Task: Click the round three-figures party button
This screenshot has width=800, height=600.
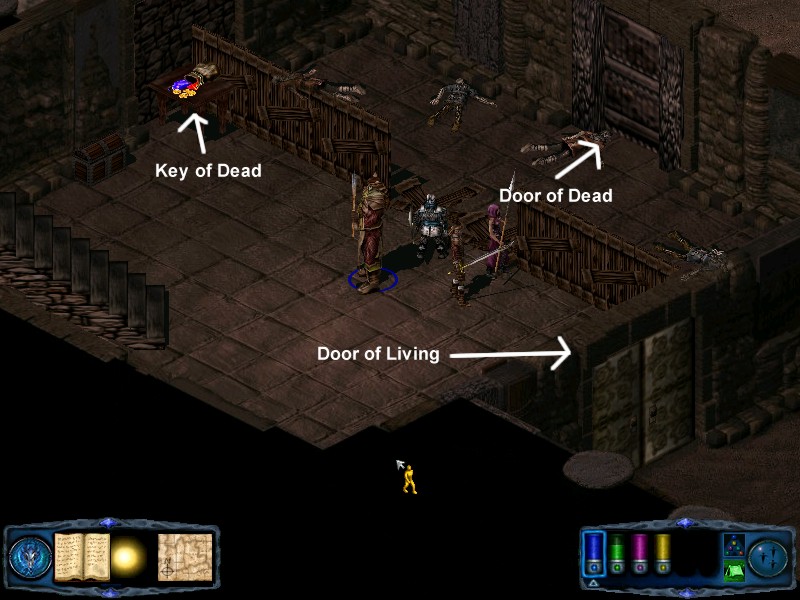Action: pos(769,556)
